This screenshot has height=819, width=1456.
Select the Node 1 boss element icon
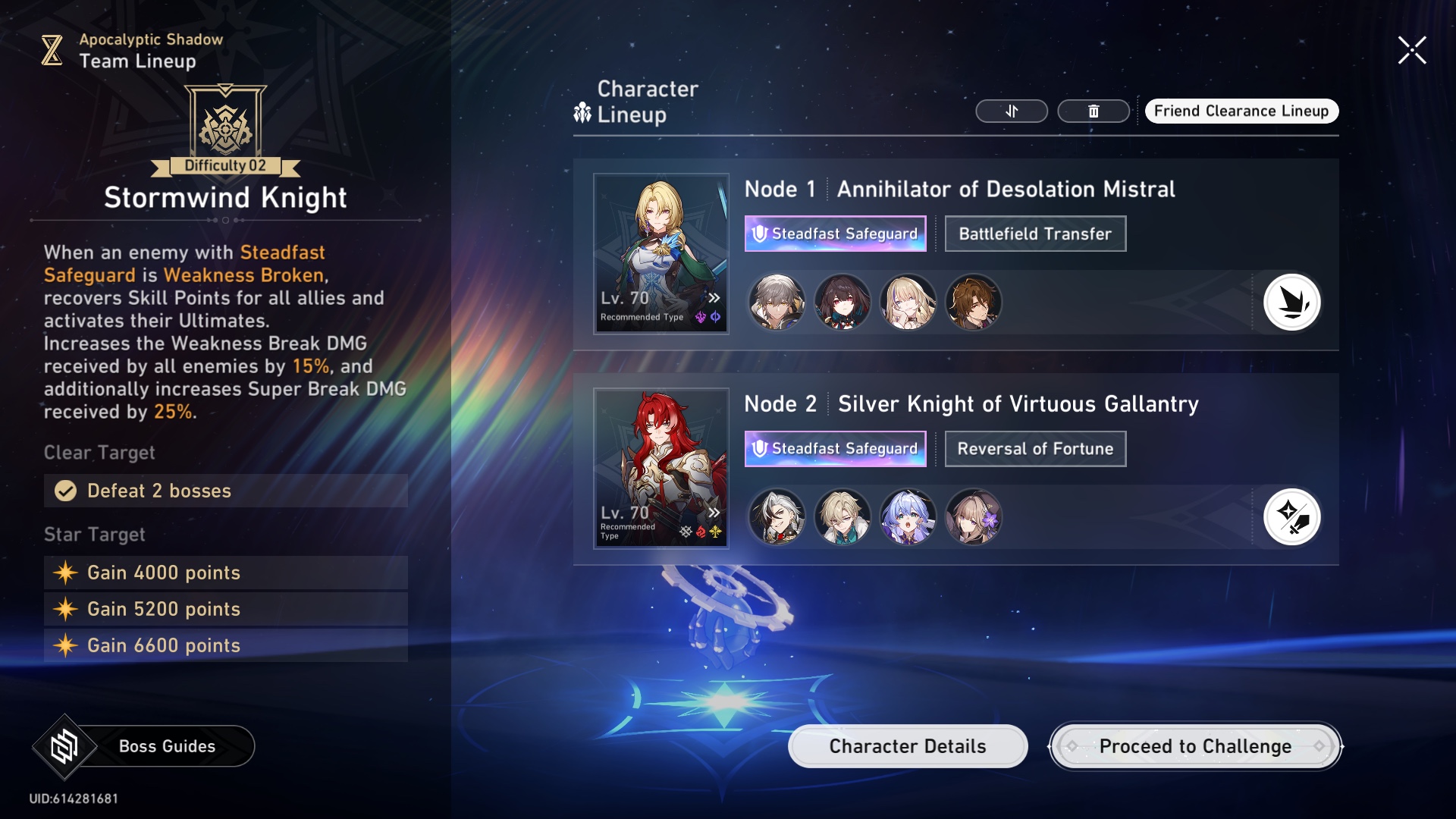1291,302
